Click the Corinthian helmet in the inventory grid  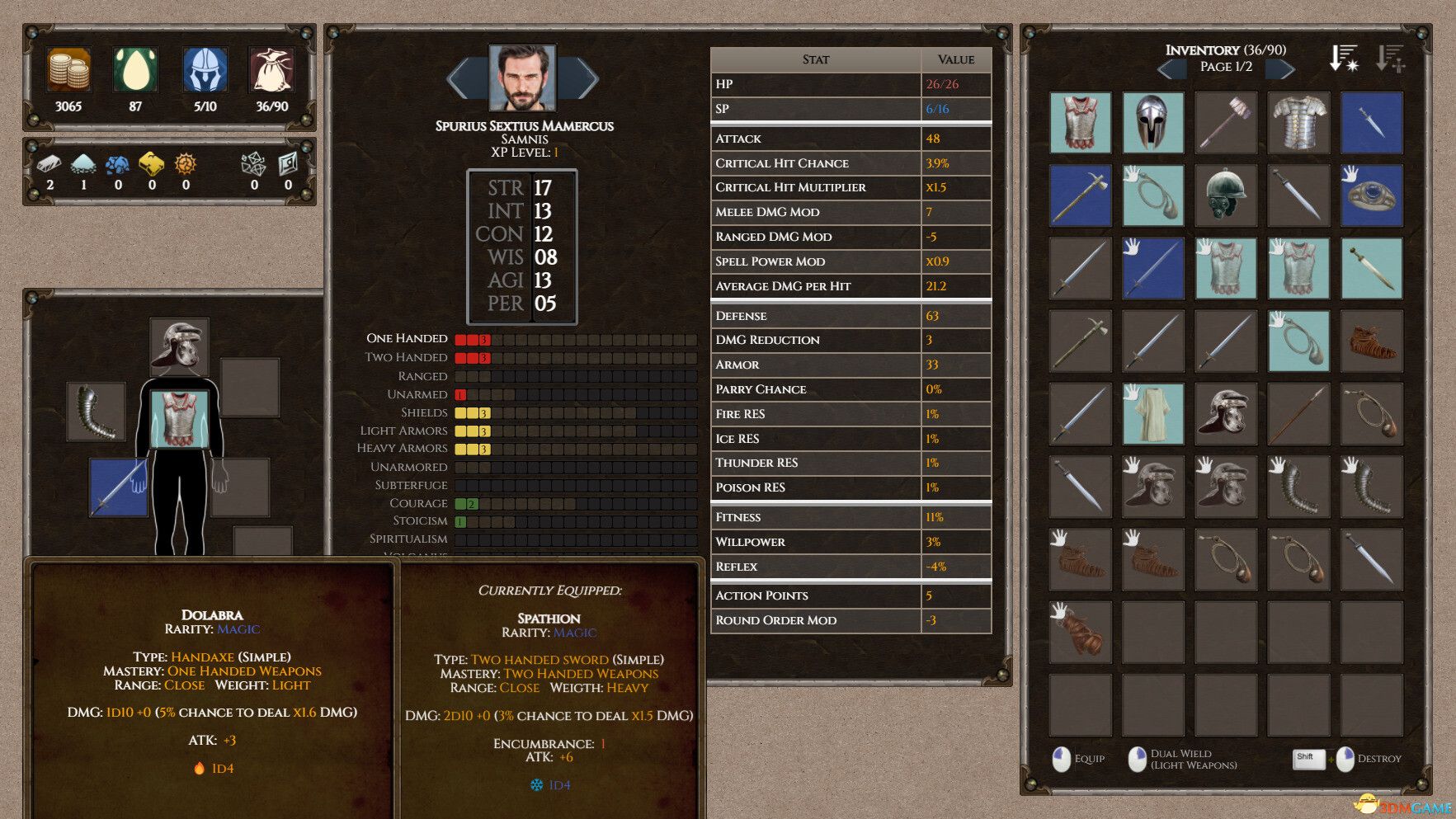pos(1152,122)
